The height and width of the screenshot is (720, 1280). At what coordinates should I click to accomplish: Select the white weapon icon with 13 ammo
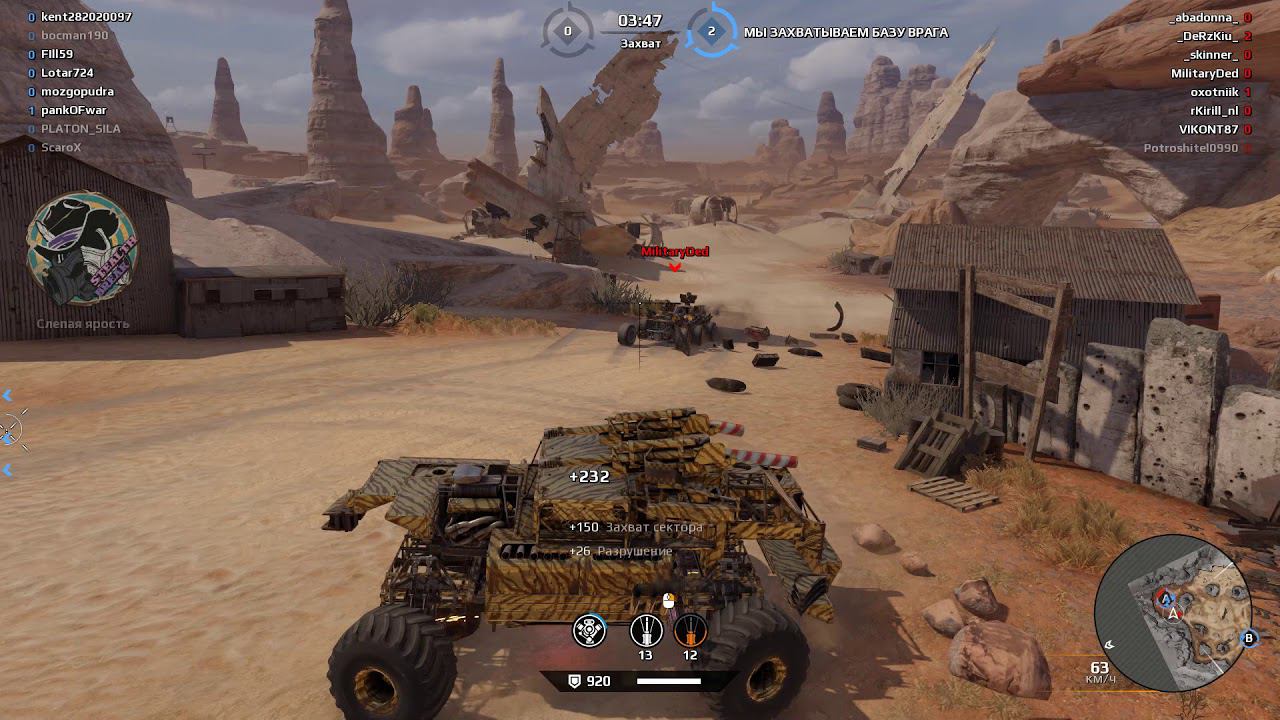[646, 631]
